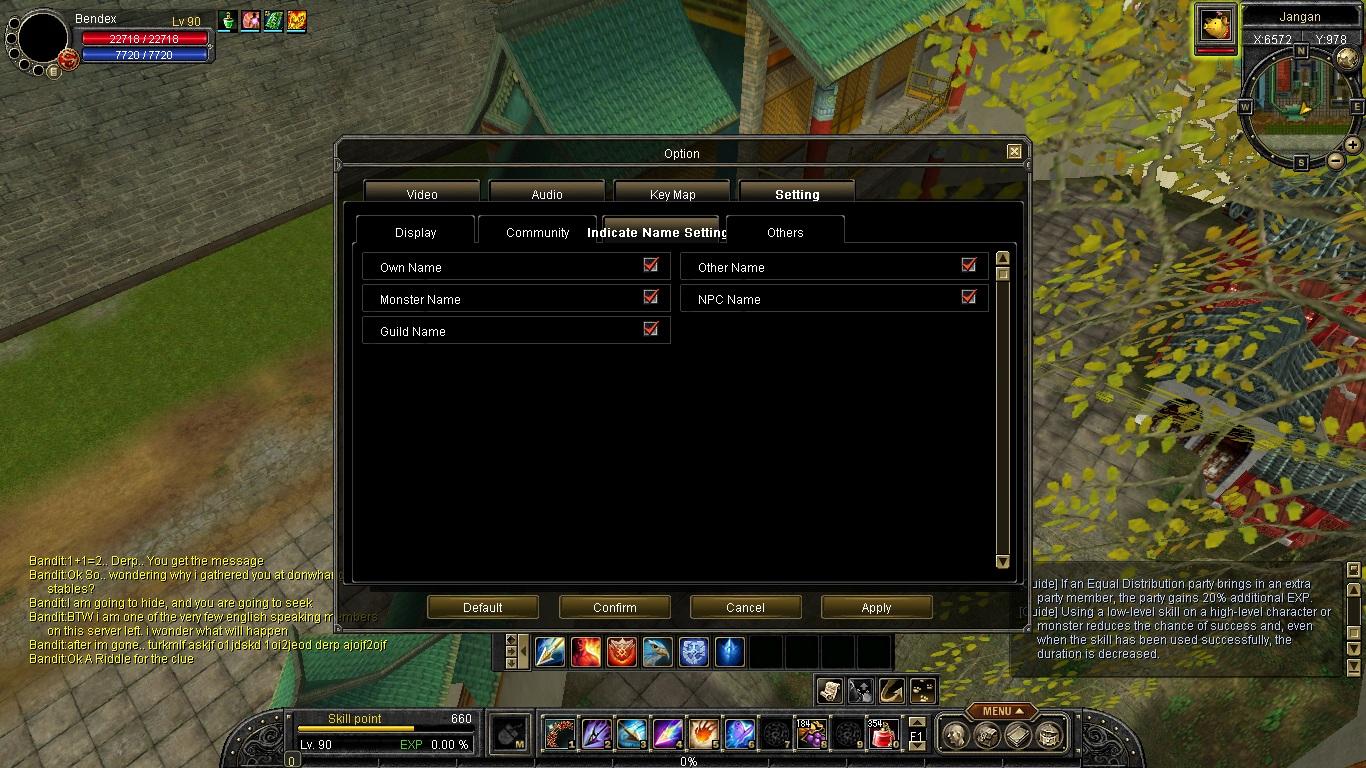Switch to the Others sub-tab
Image resolution: width=1366 pixels, height=768 pixels.
[x=785, y=232]
